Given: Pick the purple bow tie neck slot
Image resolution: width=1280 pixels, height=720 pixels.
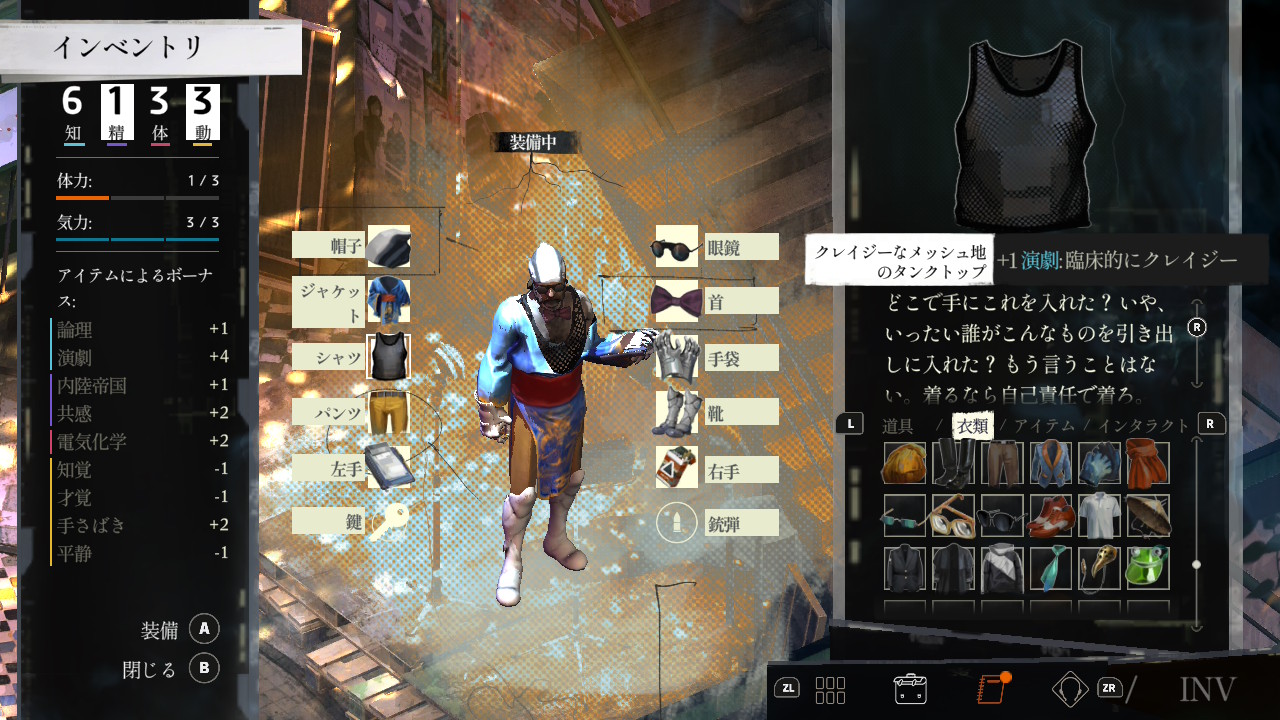Looking at the screenshot, I should click(676, 301).
